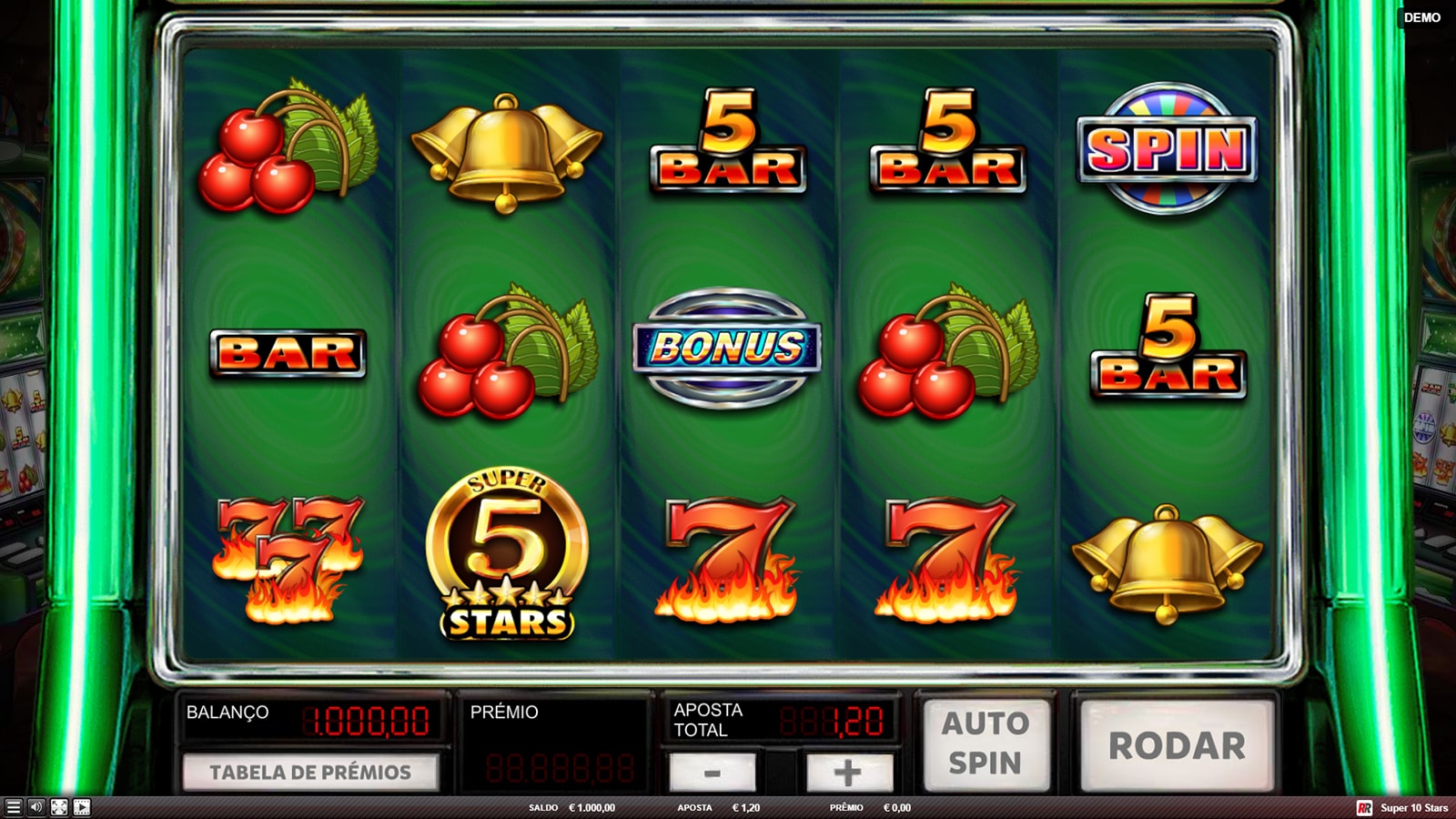Open the hamburger menu icon
1456x819 pixels.
point(13,807)
